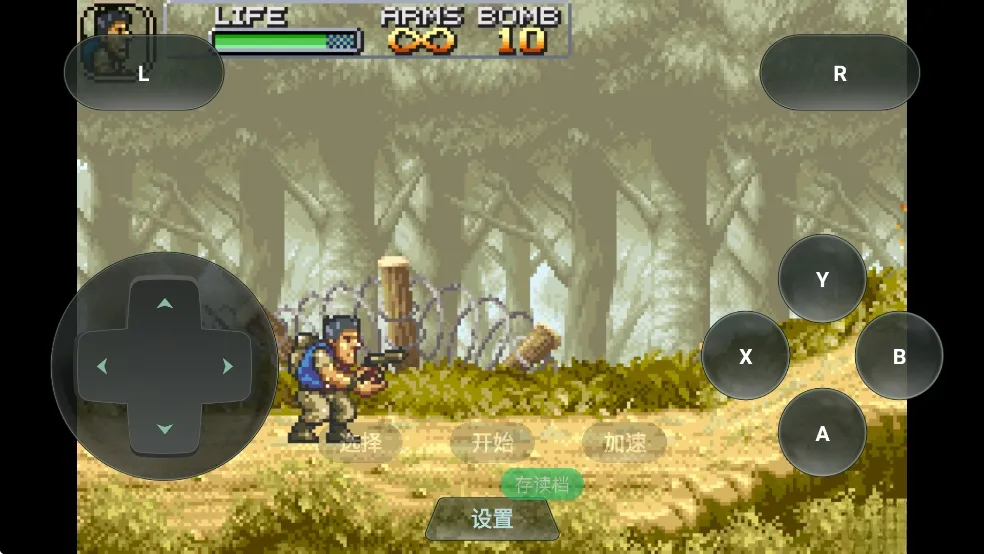The image size is (984, 554).
Task: Toggle the 加速 speed-up button
Action: click(624, 442)
